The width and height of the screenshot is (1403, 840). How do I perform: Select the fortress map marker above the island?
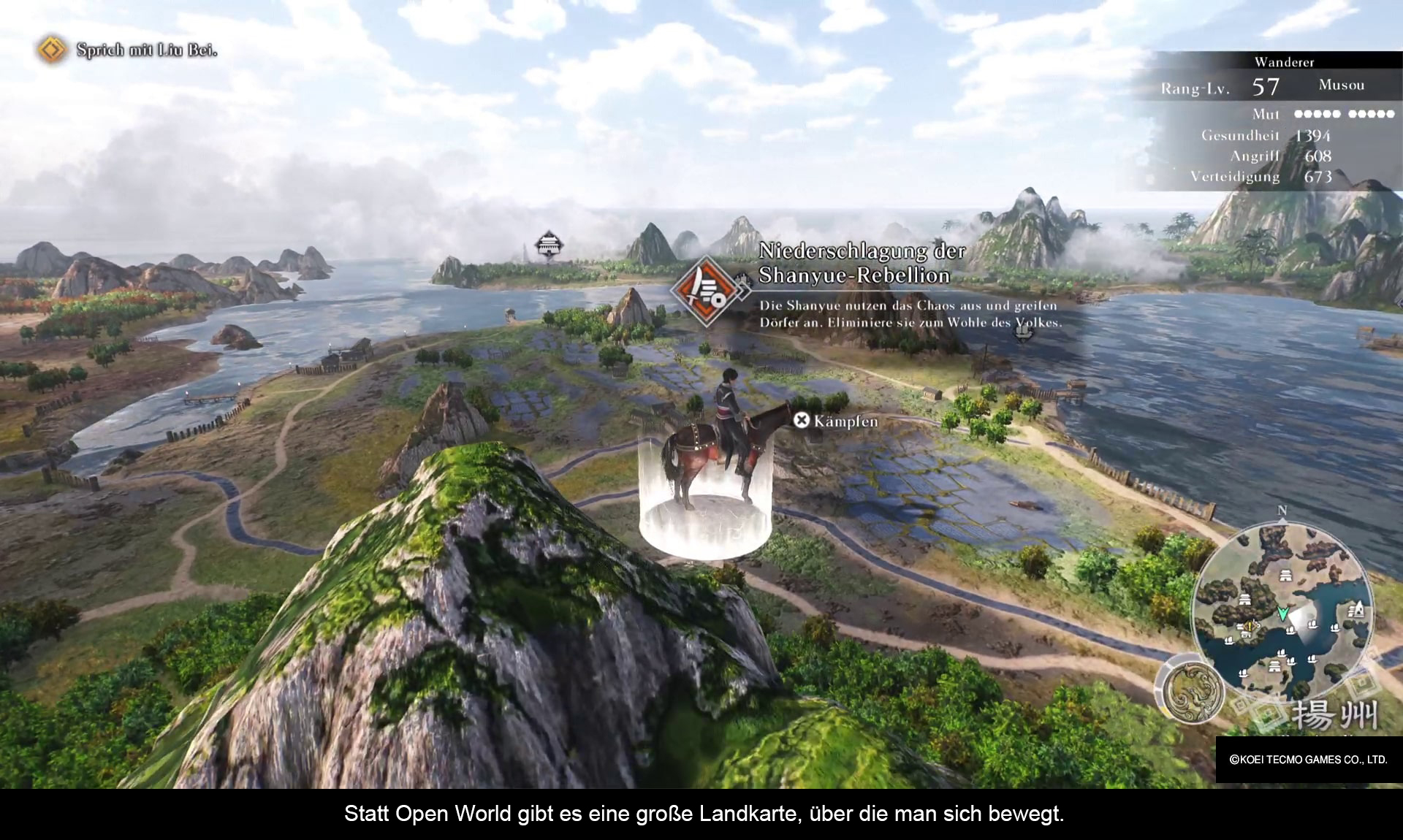(x=548, y=245)
